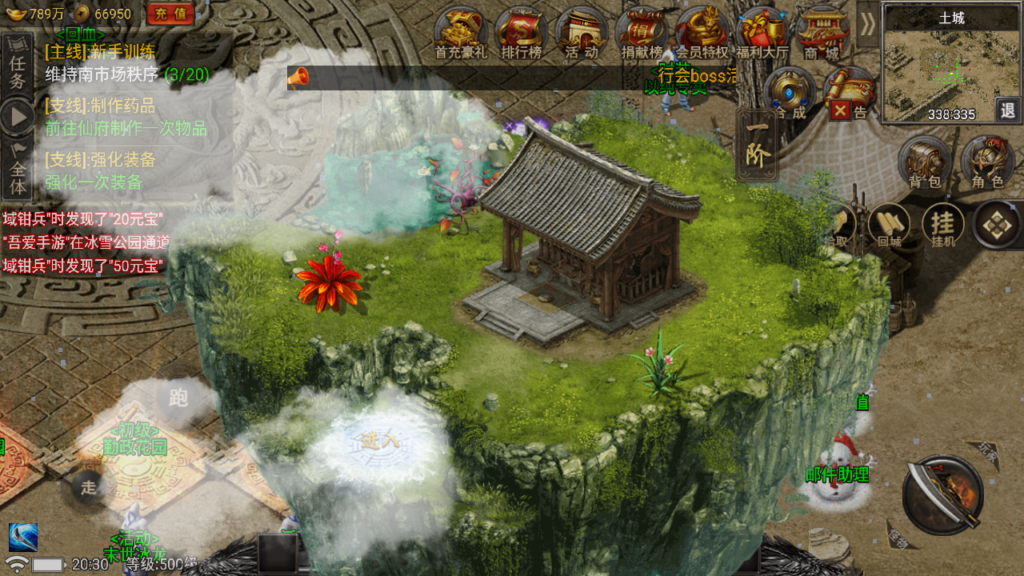Open the 活动 events icon
Image resolution: width=1024 pixels, height=576 pixels.
pyautogui.click(x=581, y=32)
